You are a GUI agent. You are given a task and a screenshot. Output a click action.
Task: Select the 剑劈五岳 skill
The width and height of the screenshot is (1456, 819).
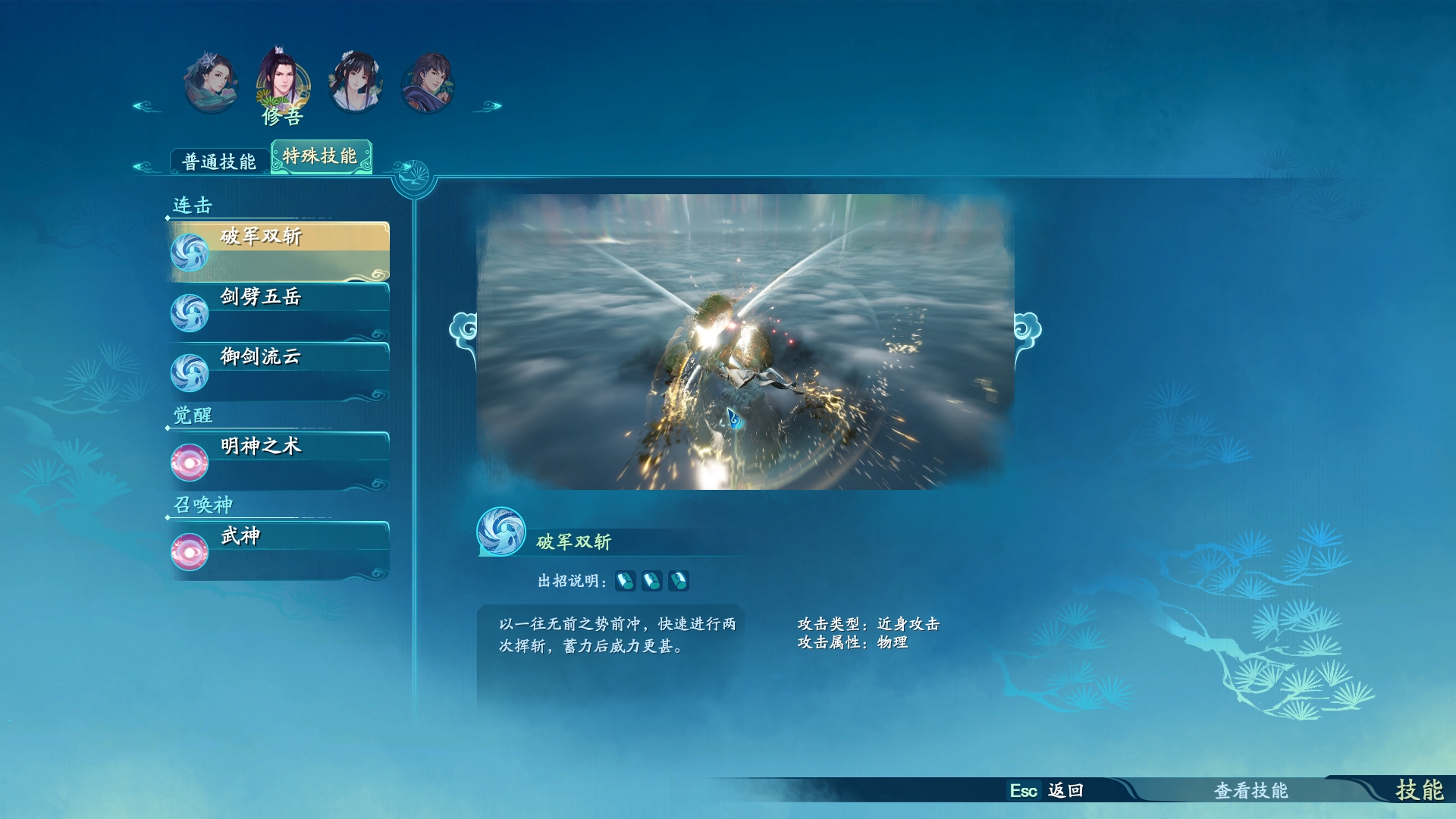coord(279,311)
